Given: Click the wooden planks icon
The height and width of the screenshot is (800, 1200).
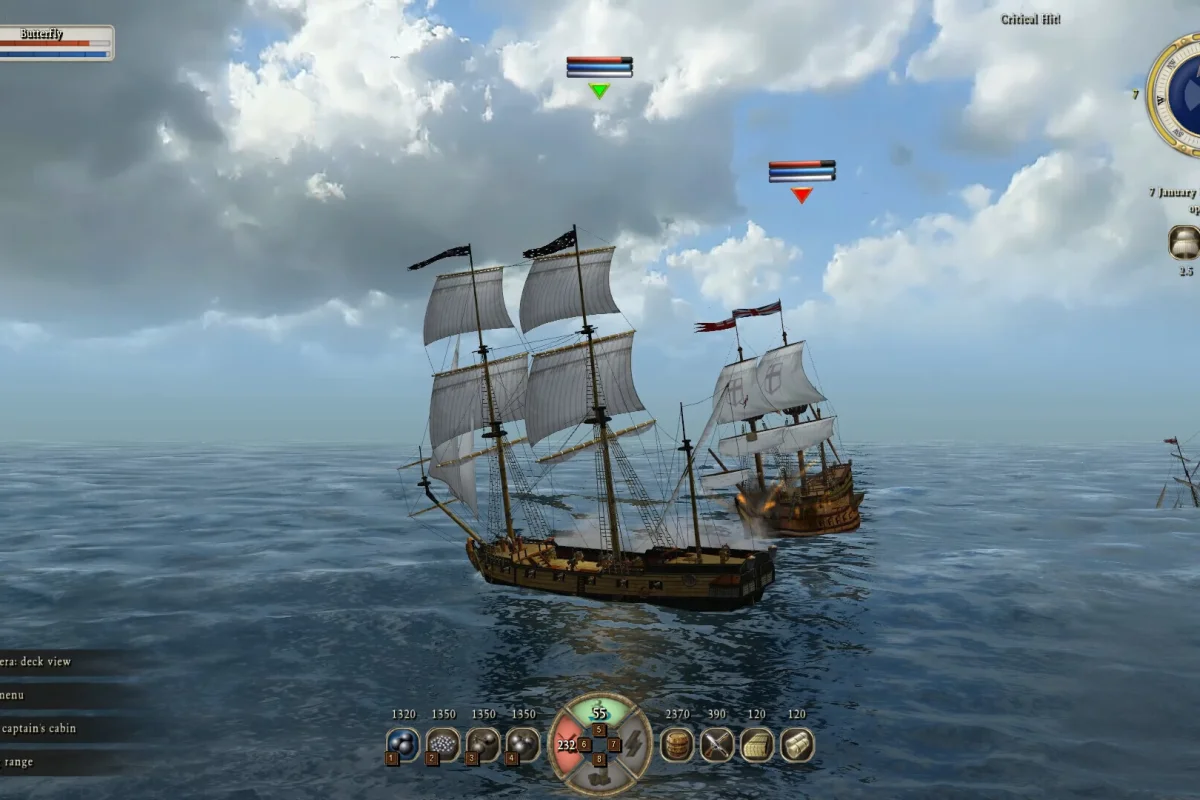Looking at the screenshot, I should pyautogui.click(x=757, y=744).
